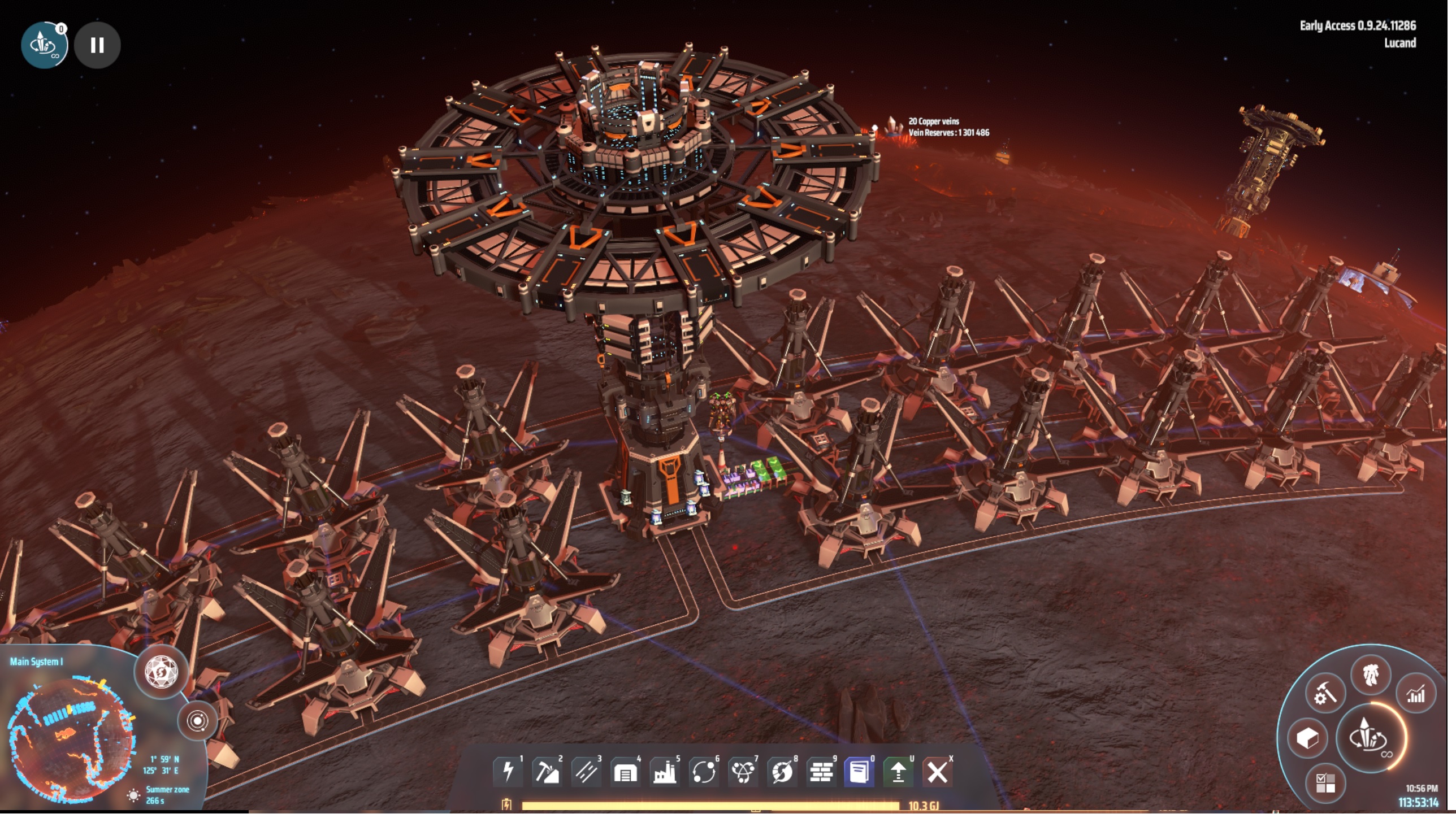Pause the game with the pause button
The image size is (1456, 818).
coord(97,45)
